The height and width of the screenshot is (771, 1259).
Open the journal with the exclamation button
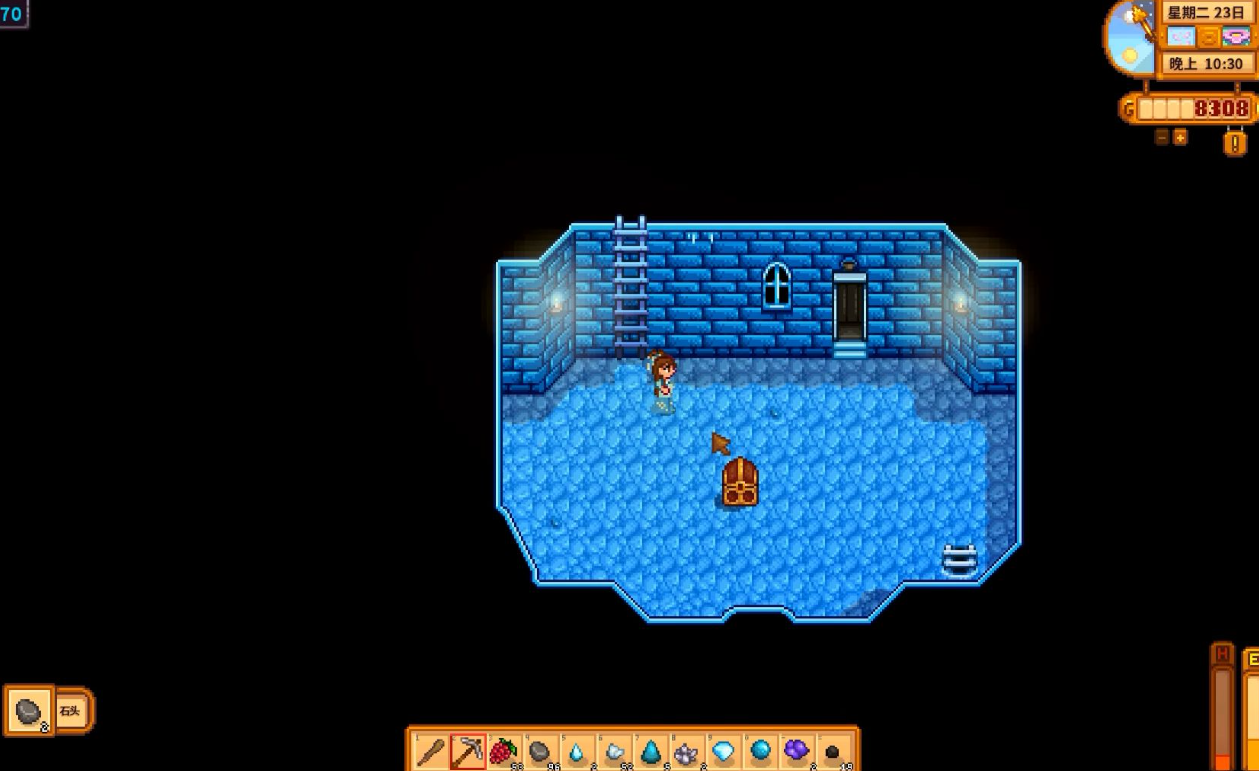coord(1235,143)
